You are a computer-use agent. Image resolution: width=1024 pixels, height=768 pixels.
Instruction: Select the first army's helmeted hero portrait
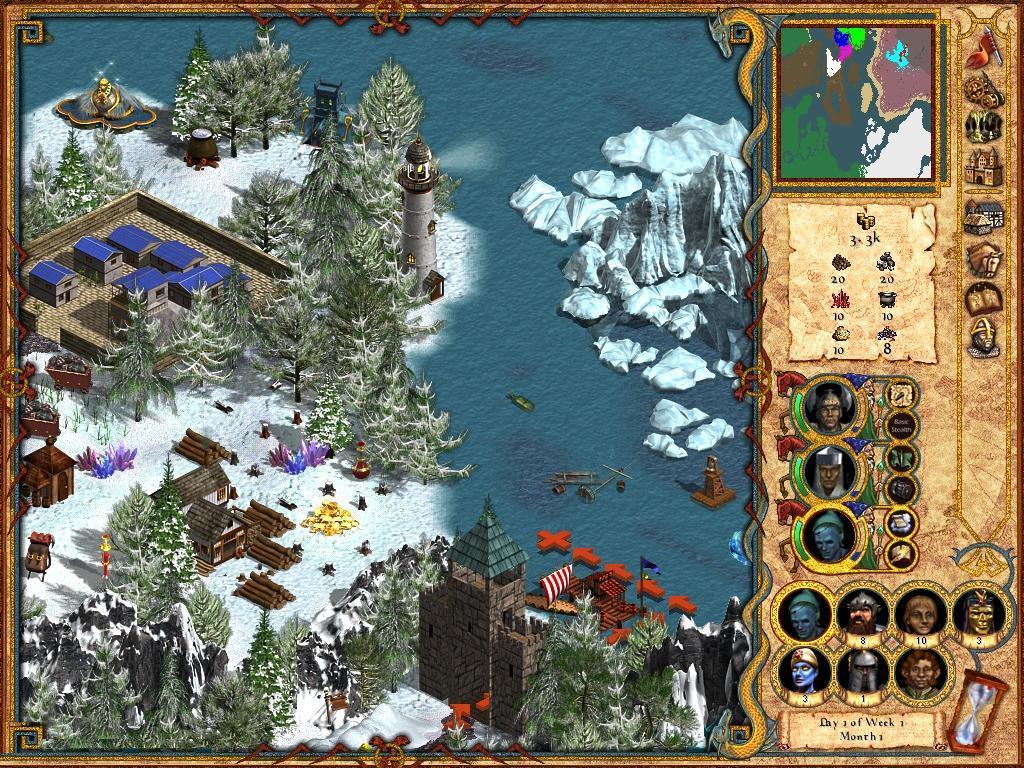click(827, 407)
